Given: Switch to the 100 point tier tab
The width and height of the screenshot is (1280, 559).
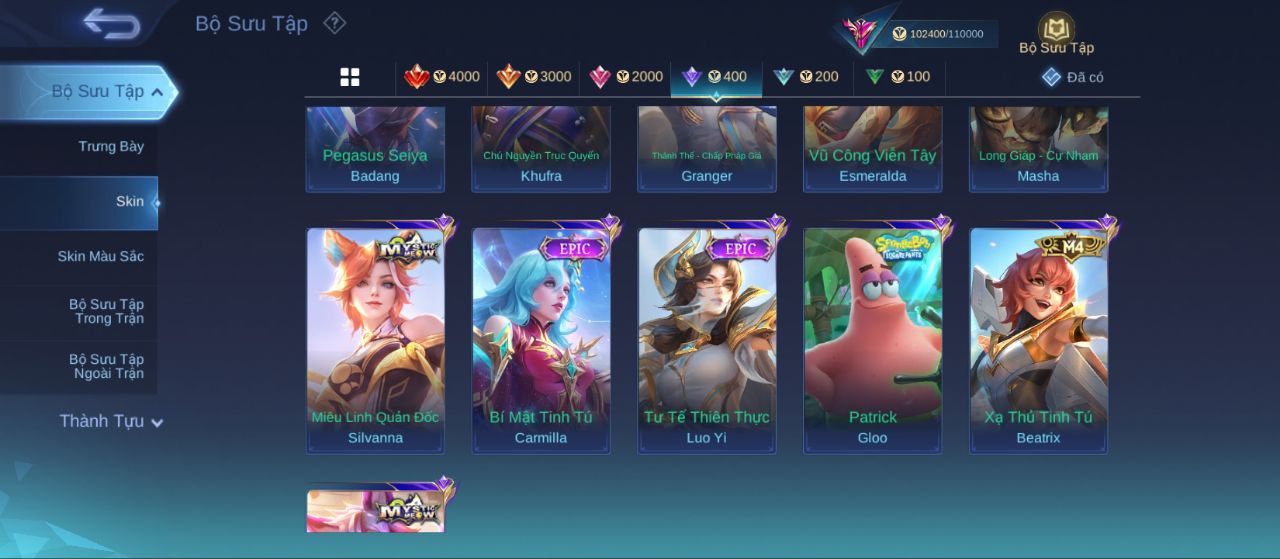Looking at the screenshot, I should pyautogui.click(x=897, y=77).
